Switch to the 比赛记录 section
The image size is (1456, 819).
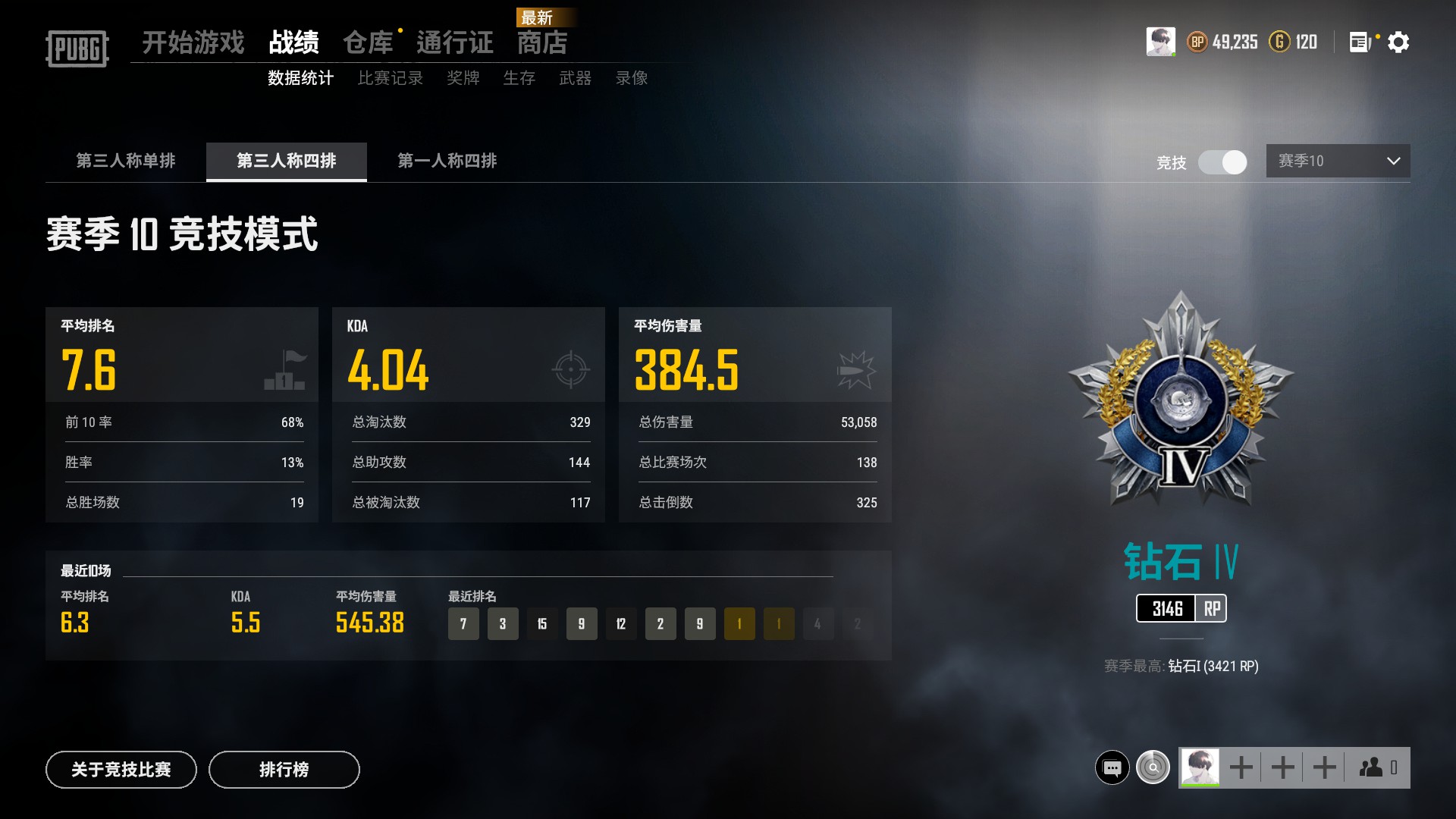coord(391,77)
